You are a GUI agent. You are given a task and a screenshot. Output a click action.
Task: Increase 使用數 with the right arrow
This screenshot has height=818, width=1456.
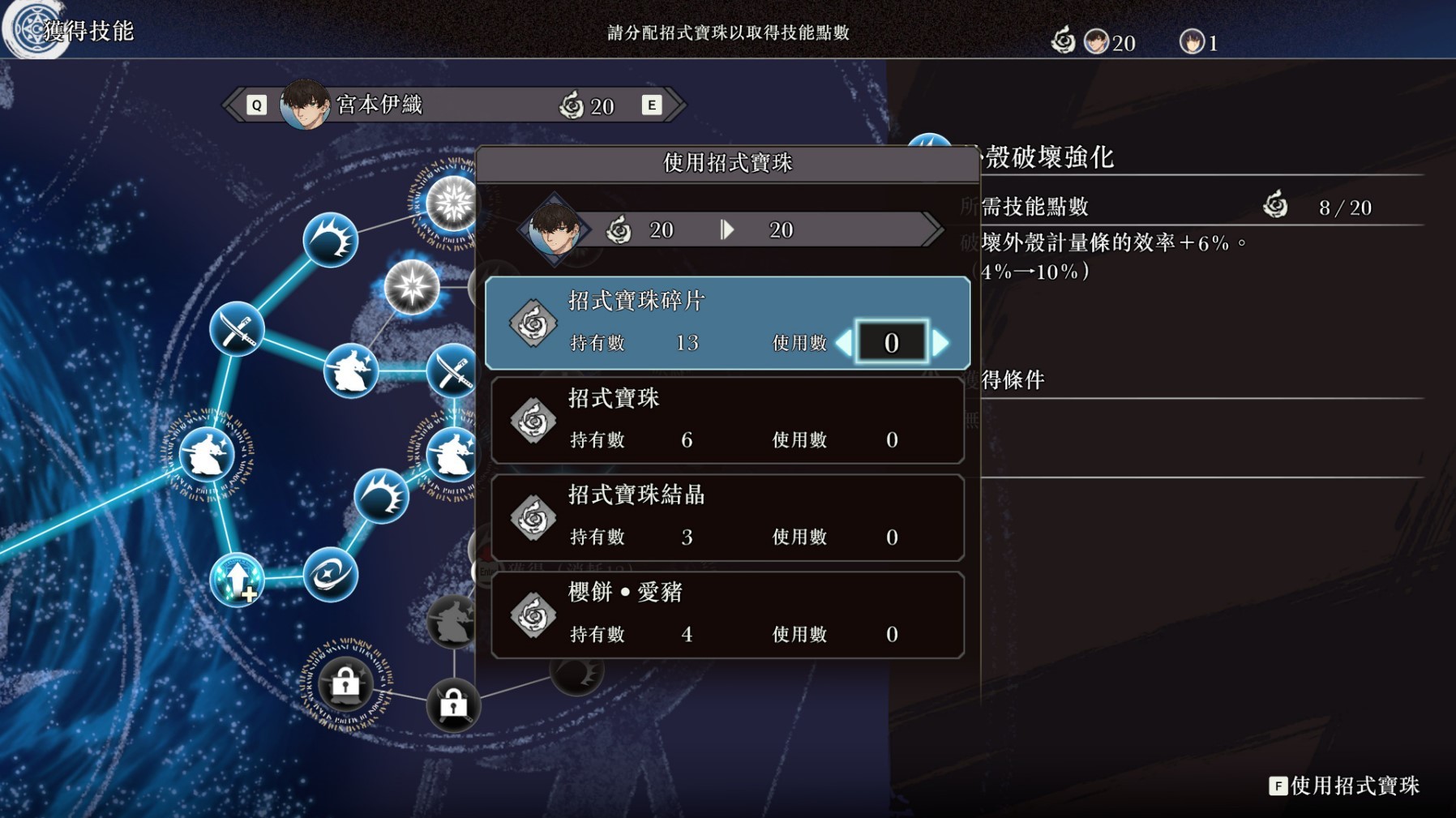pos(940,343)
